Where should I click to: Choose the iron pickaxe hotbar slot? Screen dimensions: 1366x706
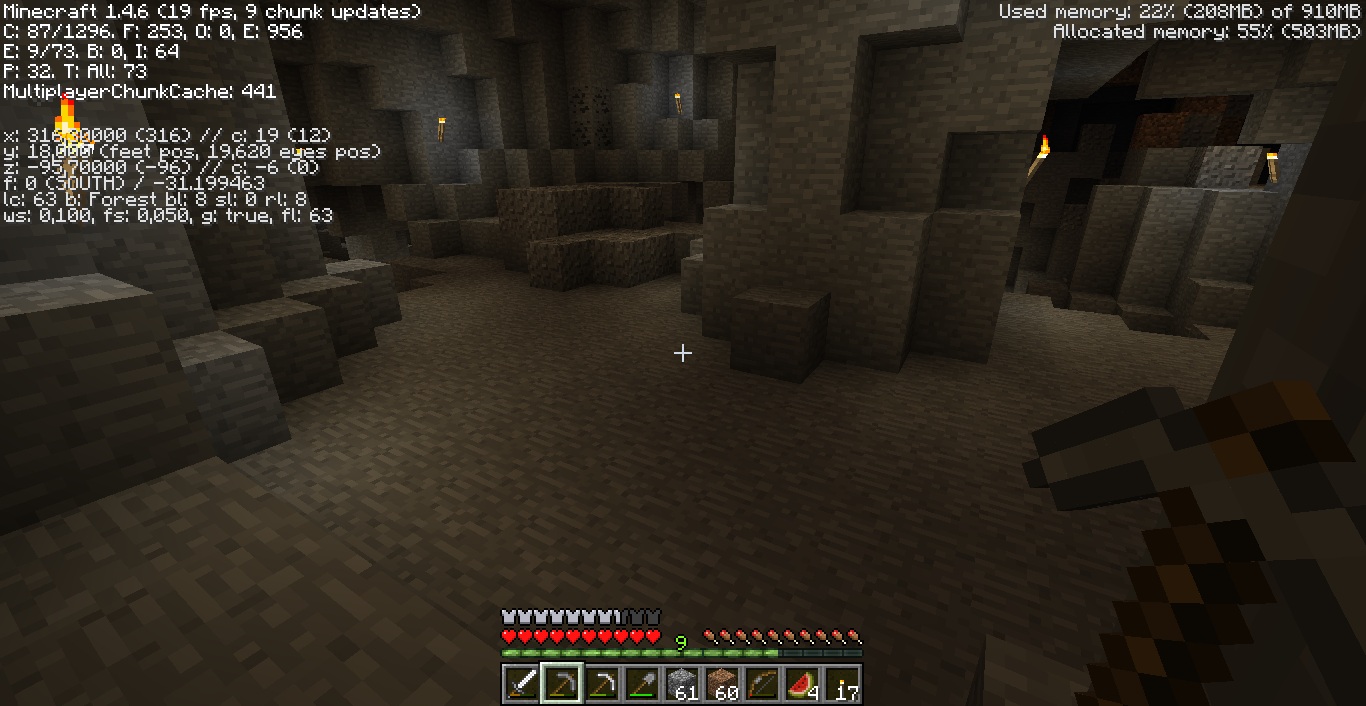(x=602, y=685)
